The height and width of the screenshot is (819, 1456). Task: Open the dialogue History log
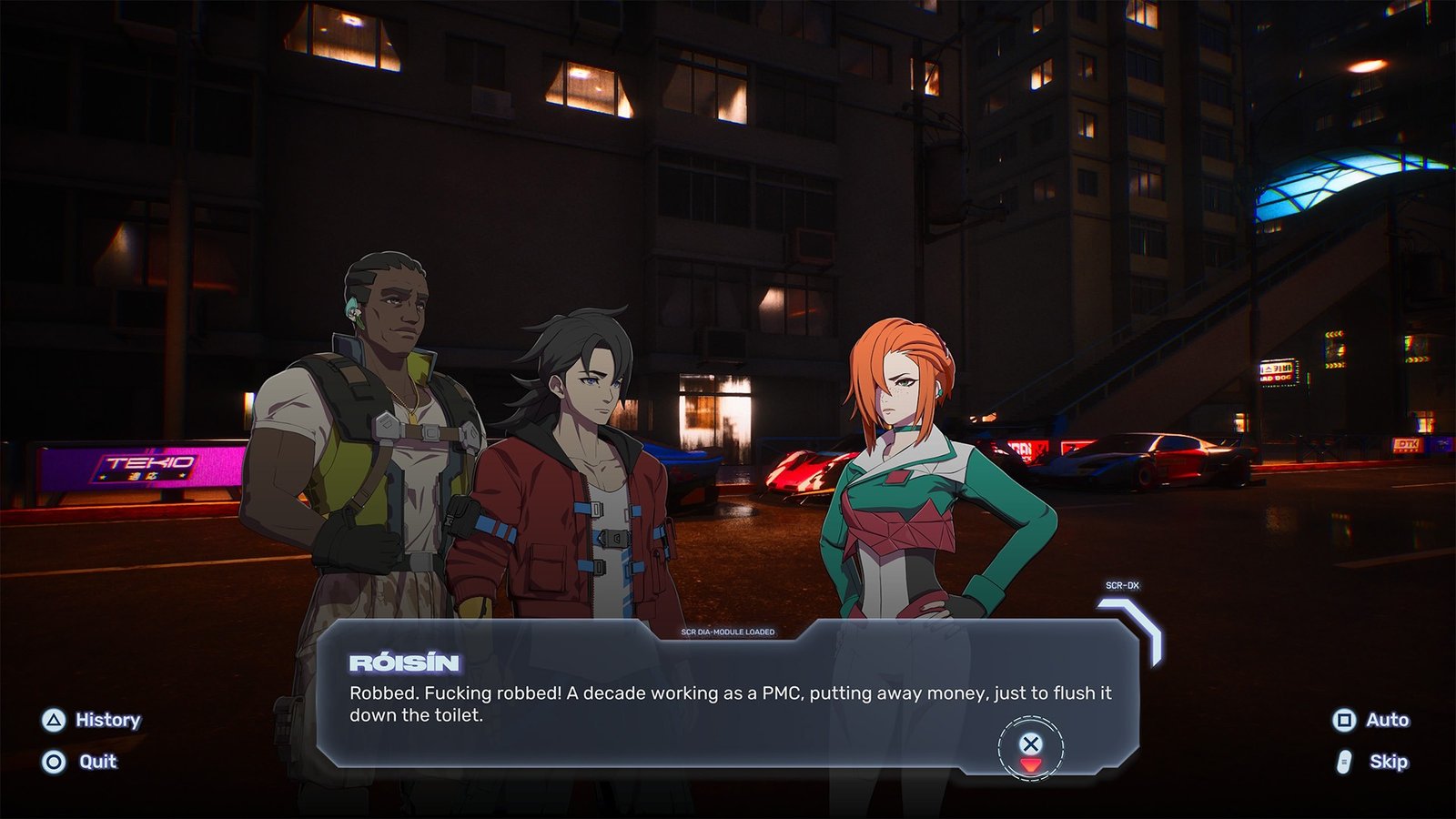pos(92,720)
